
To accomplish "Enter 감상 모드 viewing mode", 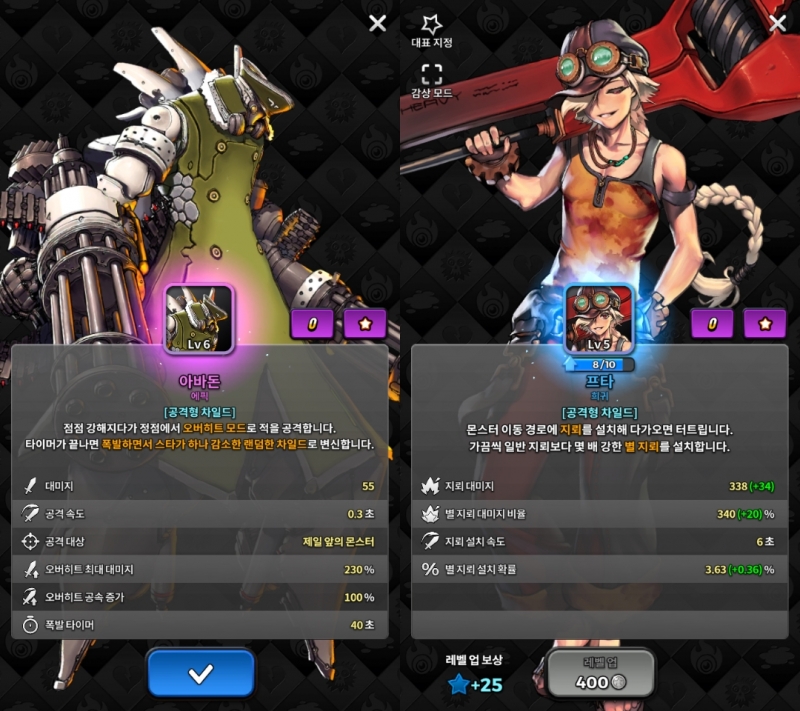I will coord(432,82).
